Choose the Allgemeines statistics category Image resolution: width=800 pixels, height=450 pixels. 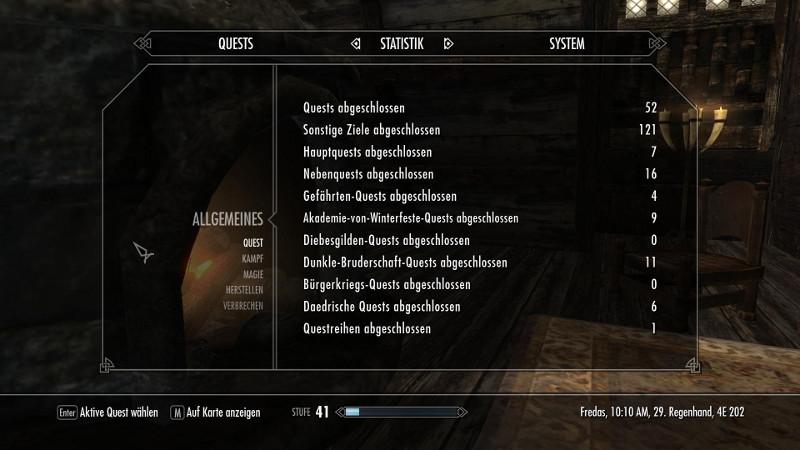coord(227,220)
